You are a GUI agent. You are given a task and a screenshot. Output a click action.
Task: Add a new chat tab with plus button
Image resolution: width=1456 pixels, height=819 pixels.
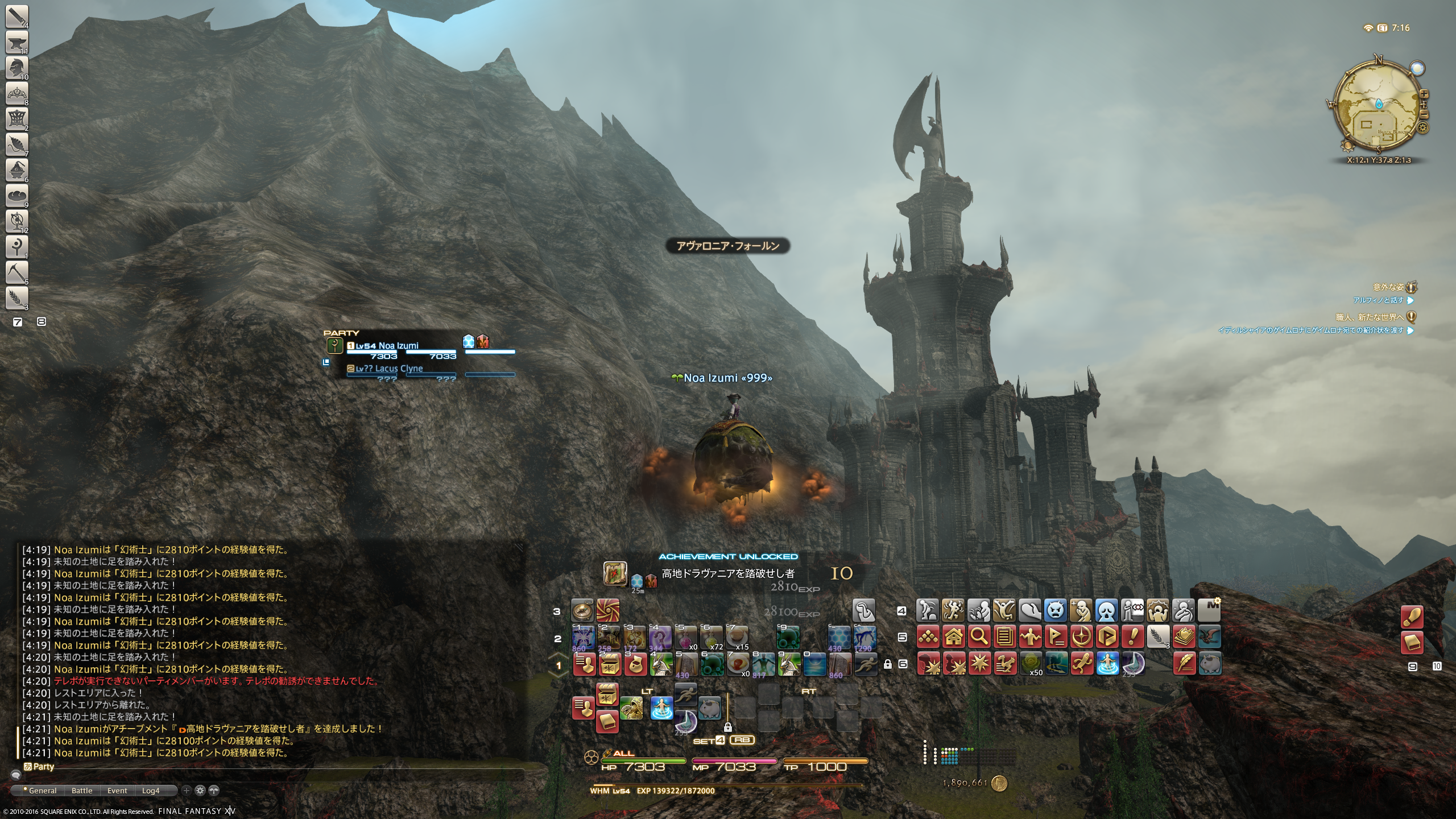[x=186, y=791]
